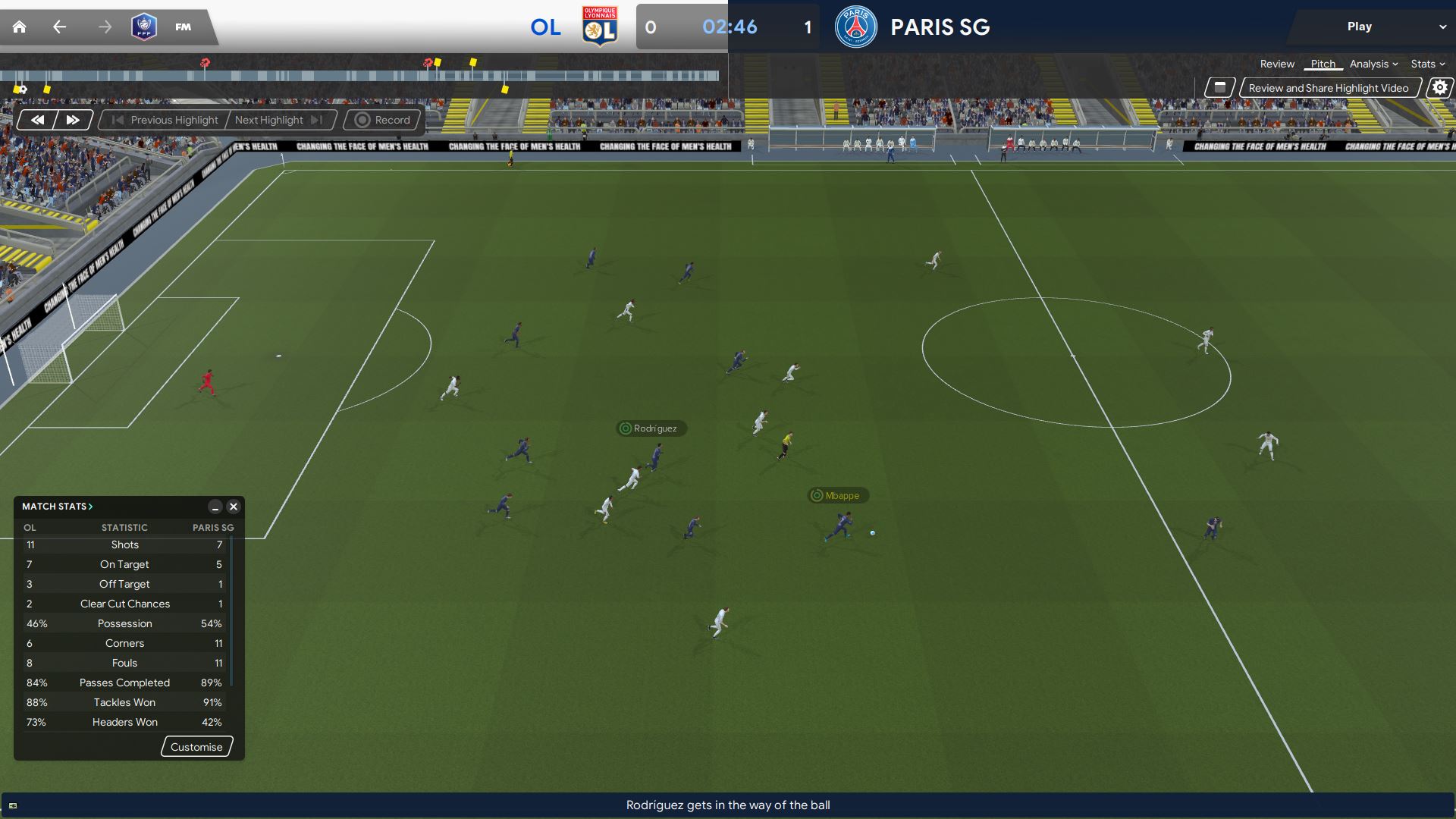Expand the Match Stats header link
This screenshot has height=819, width=1456.
57,507
